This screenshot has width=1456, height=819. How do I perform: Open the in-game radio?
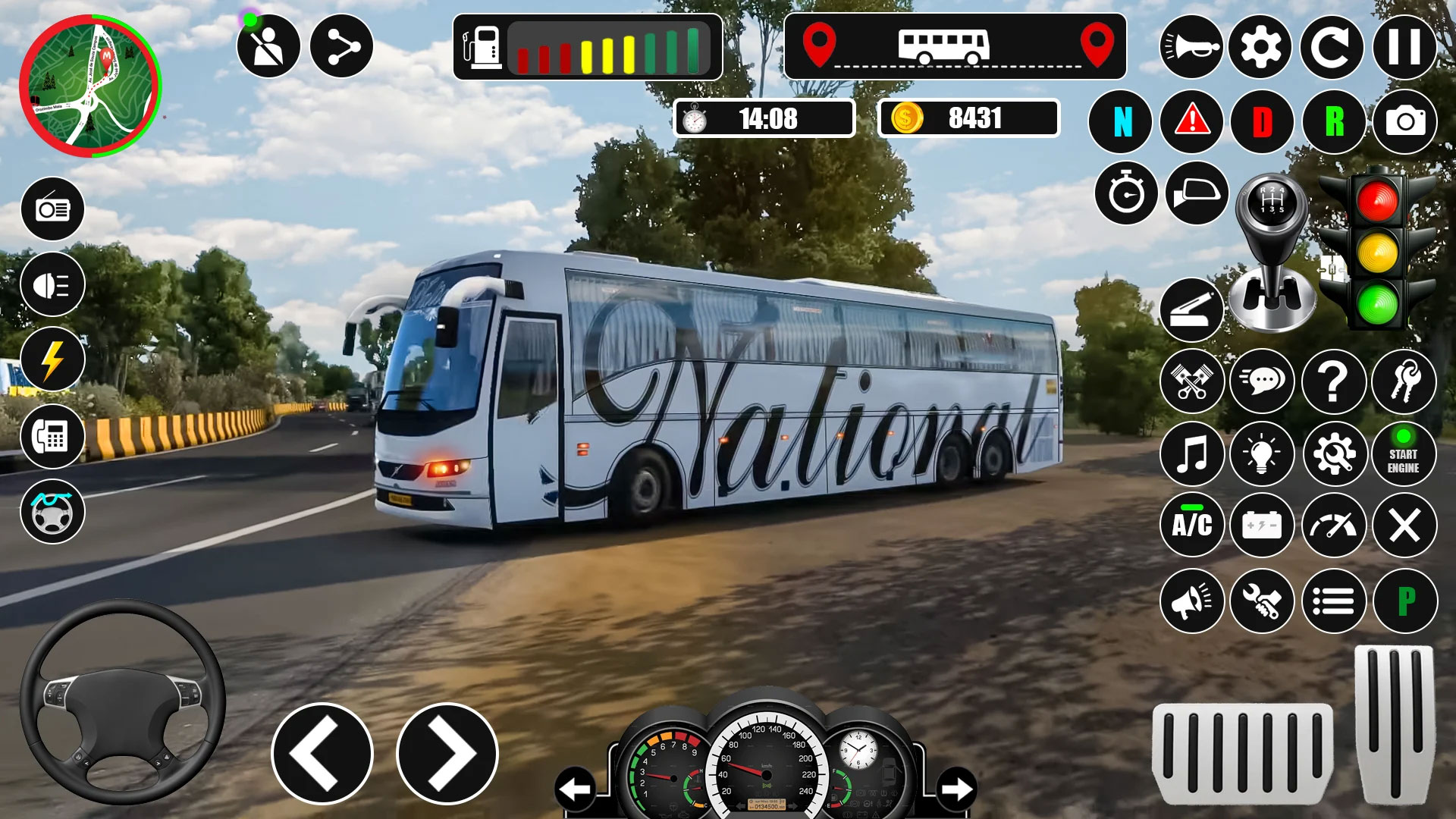click(x=52, y=210)
